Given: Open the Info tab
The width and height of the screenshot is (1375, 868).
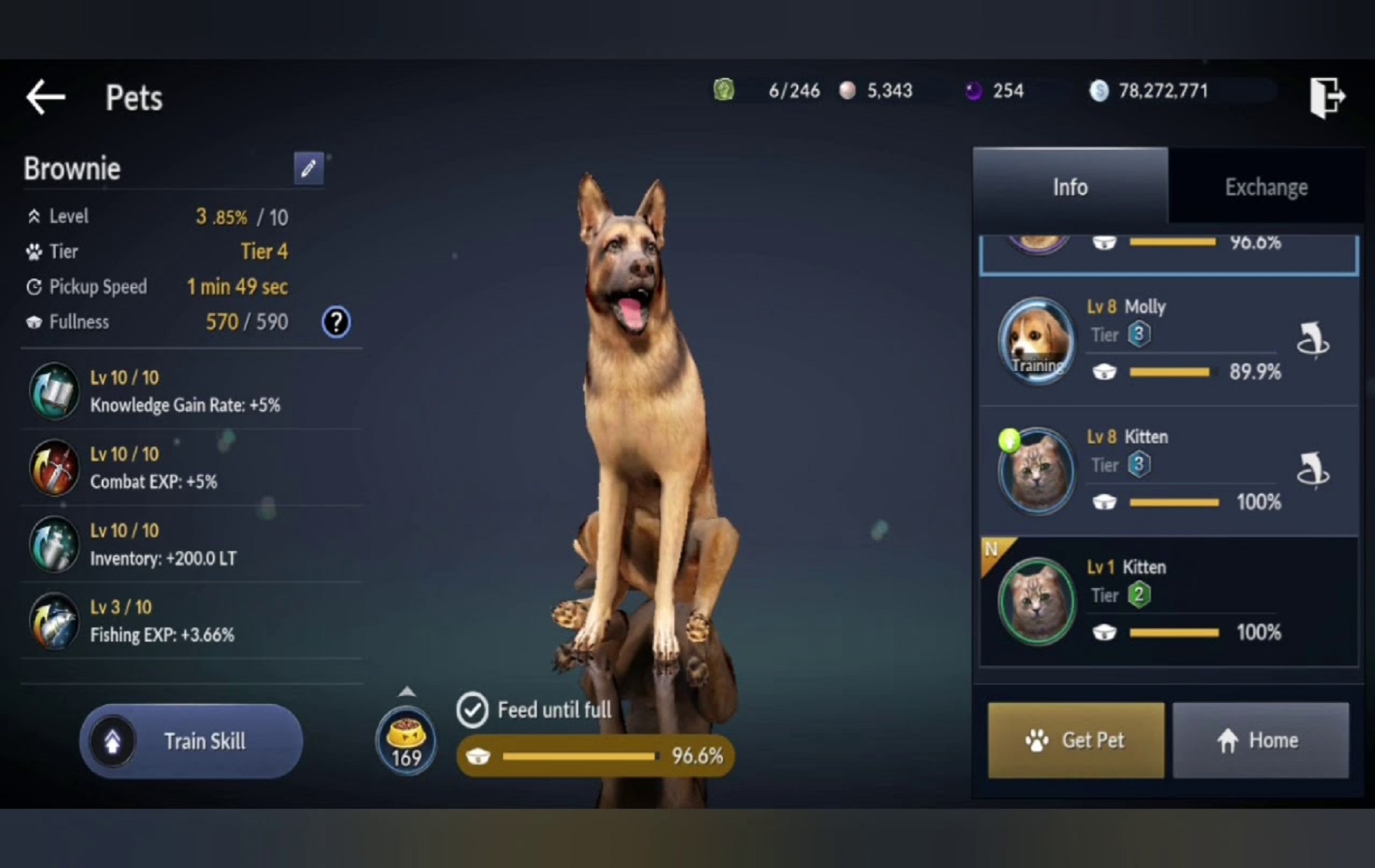Looking at the screenshot, I should [1070, 187].
